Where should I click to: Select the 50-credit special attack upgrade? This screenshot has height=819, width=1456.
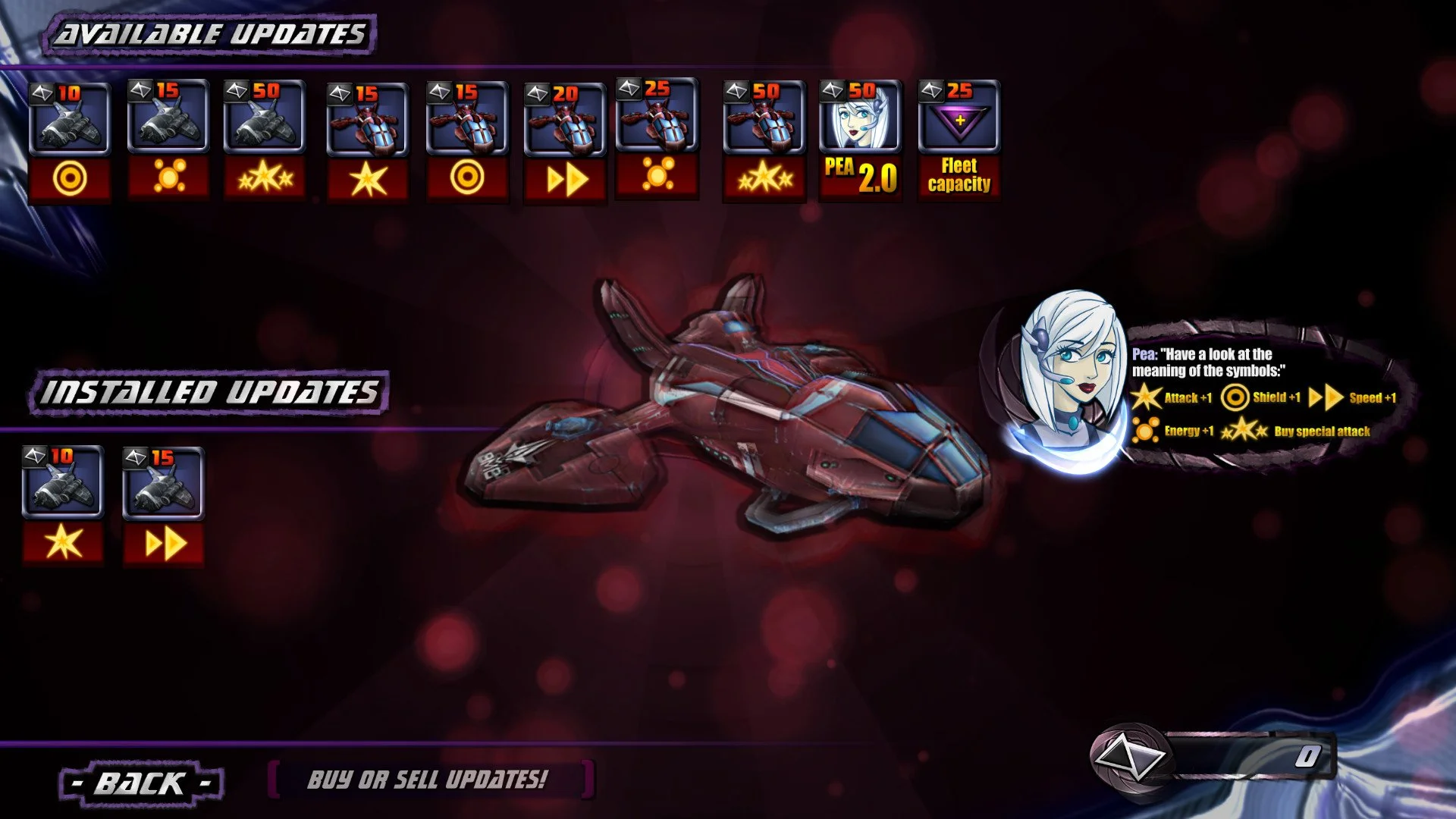click(265, 140)
